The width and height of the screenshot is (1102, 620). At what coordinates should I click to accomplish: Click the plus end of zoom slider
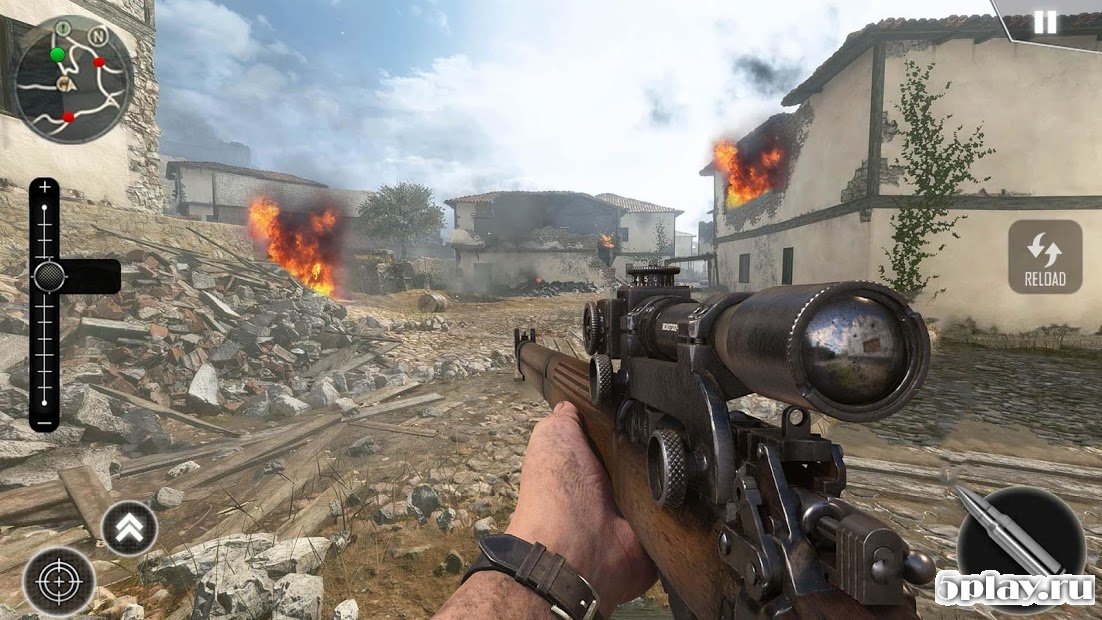(45, 187)
